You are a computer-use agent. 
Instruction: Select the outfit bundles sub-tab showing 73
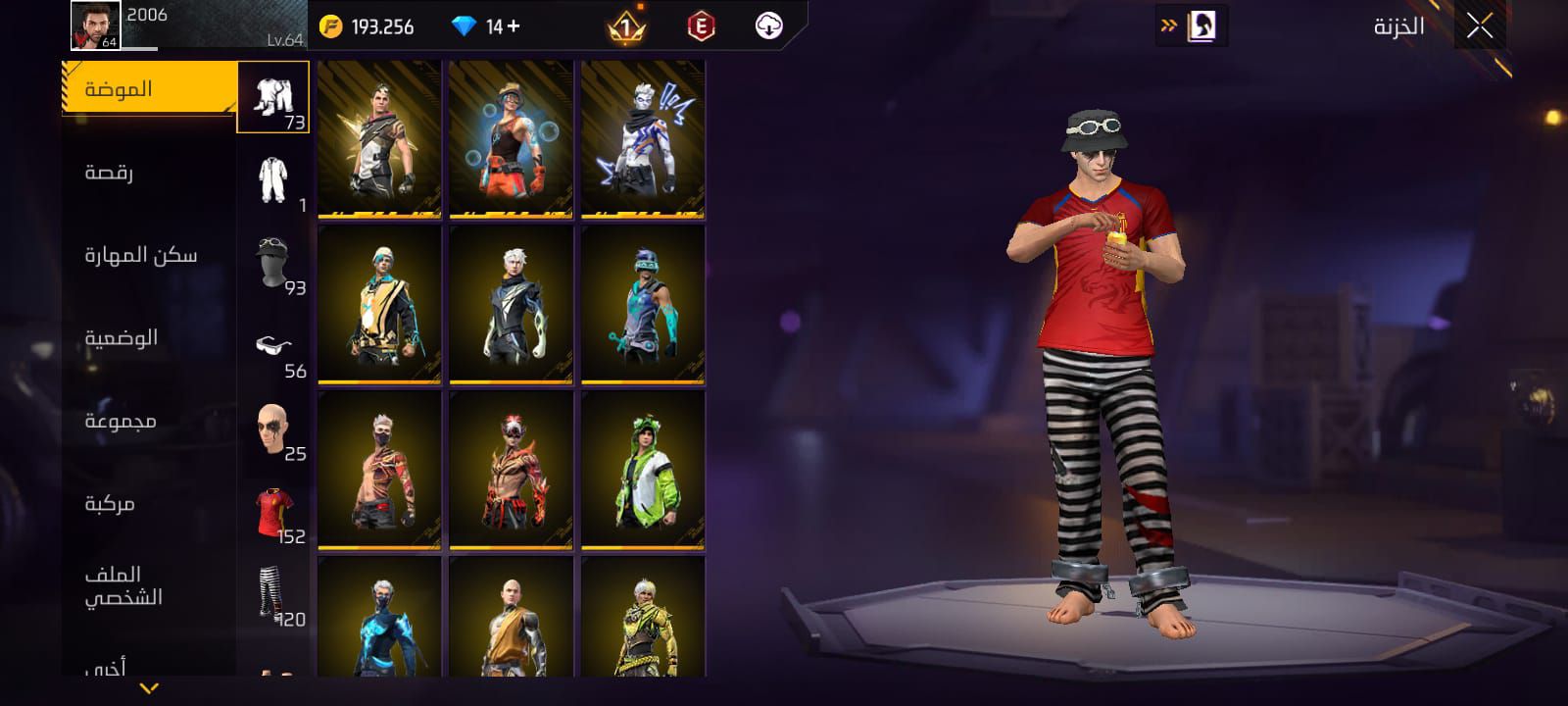(273, 97)
